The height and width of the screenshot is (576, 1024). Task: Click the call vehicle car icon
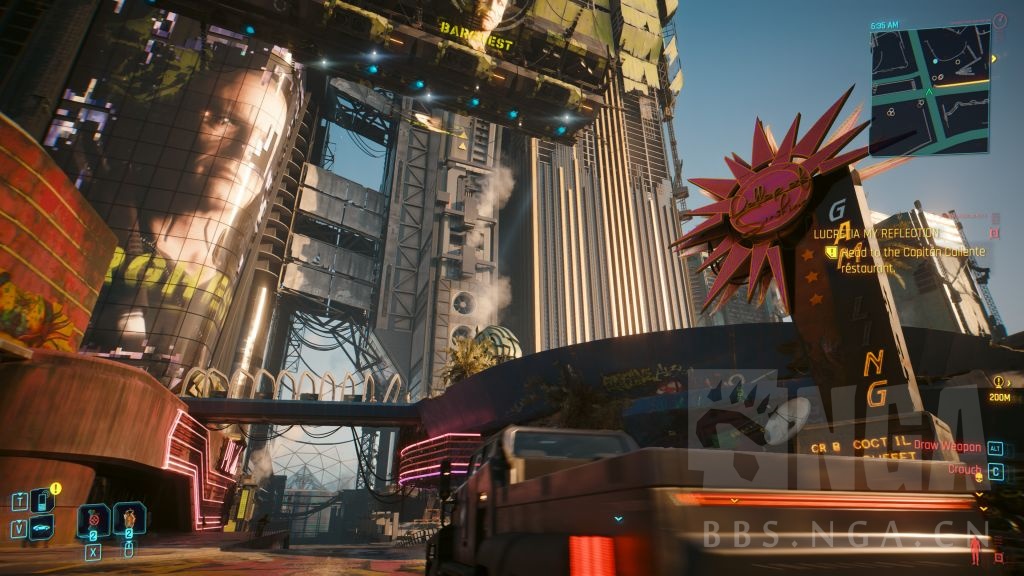point(42,528)
